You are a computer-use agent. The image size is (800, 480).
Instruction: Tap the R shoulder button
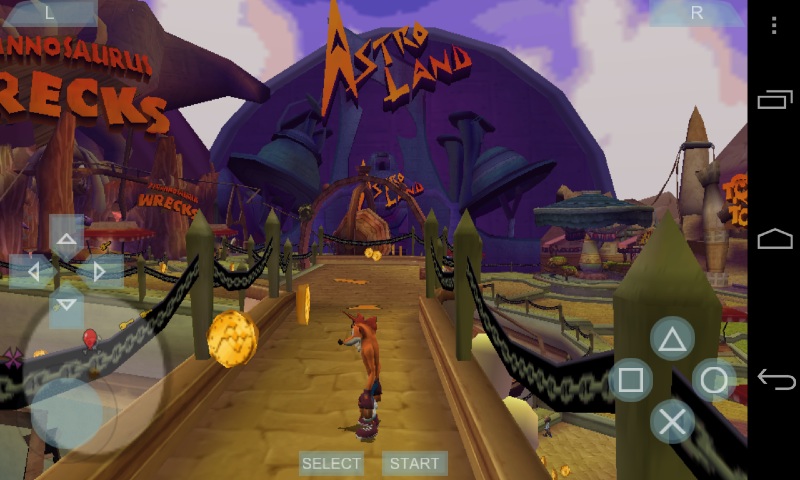click(697, 13)
